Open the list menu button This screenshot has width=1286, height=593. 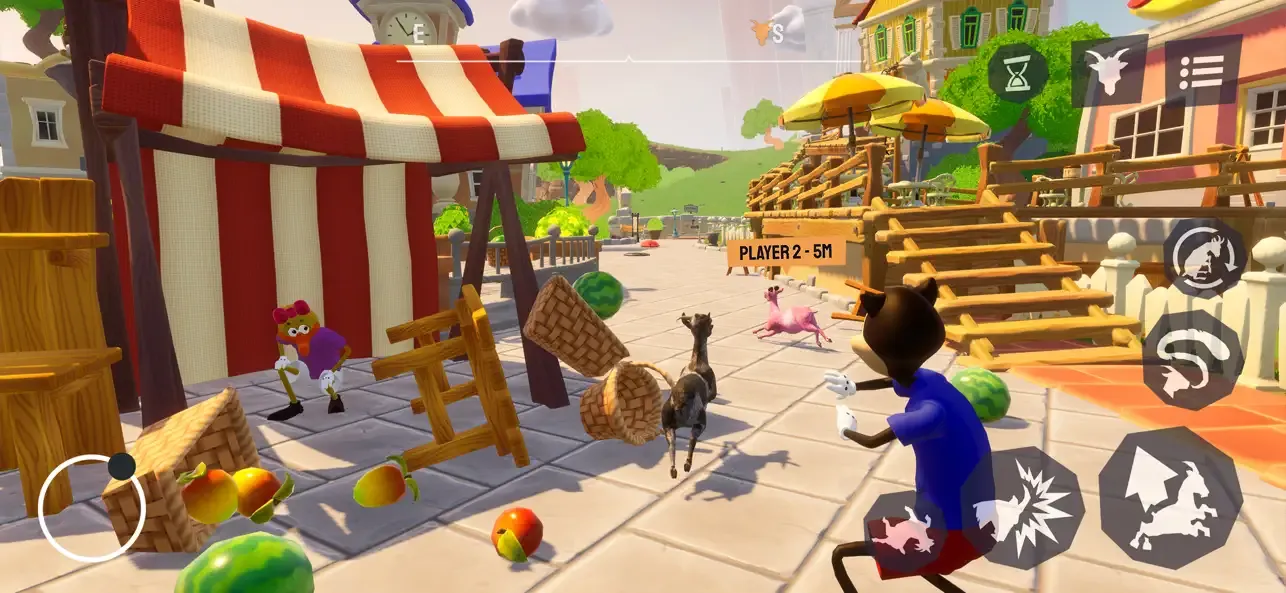click(x=1203, y=70)
